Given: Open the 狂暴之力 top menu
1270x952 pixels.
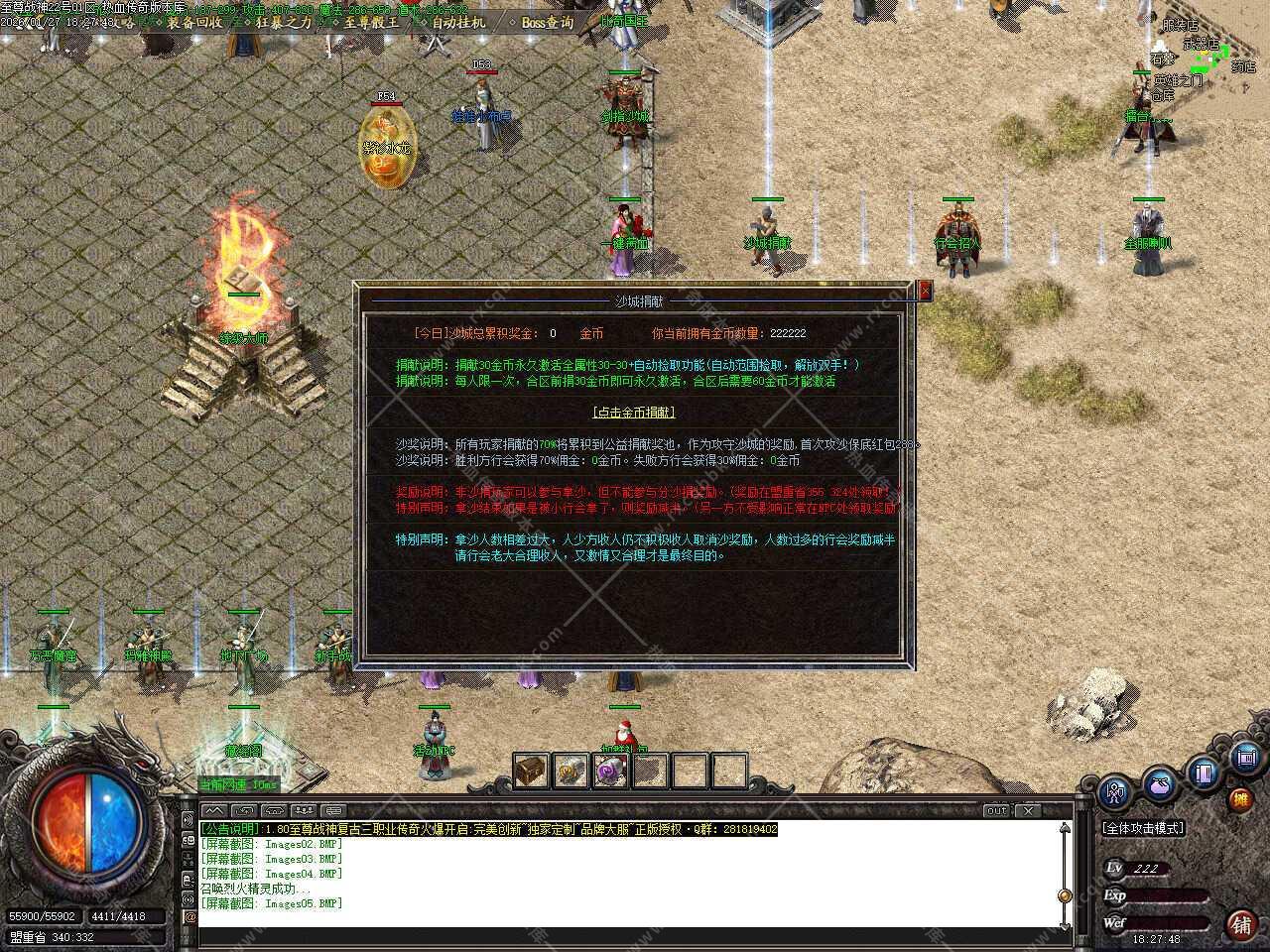Looking at the screenshot, I should (284, 22).
